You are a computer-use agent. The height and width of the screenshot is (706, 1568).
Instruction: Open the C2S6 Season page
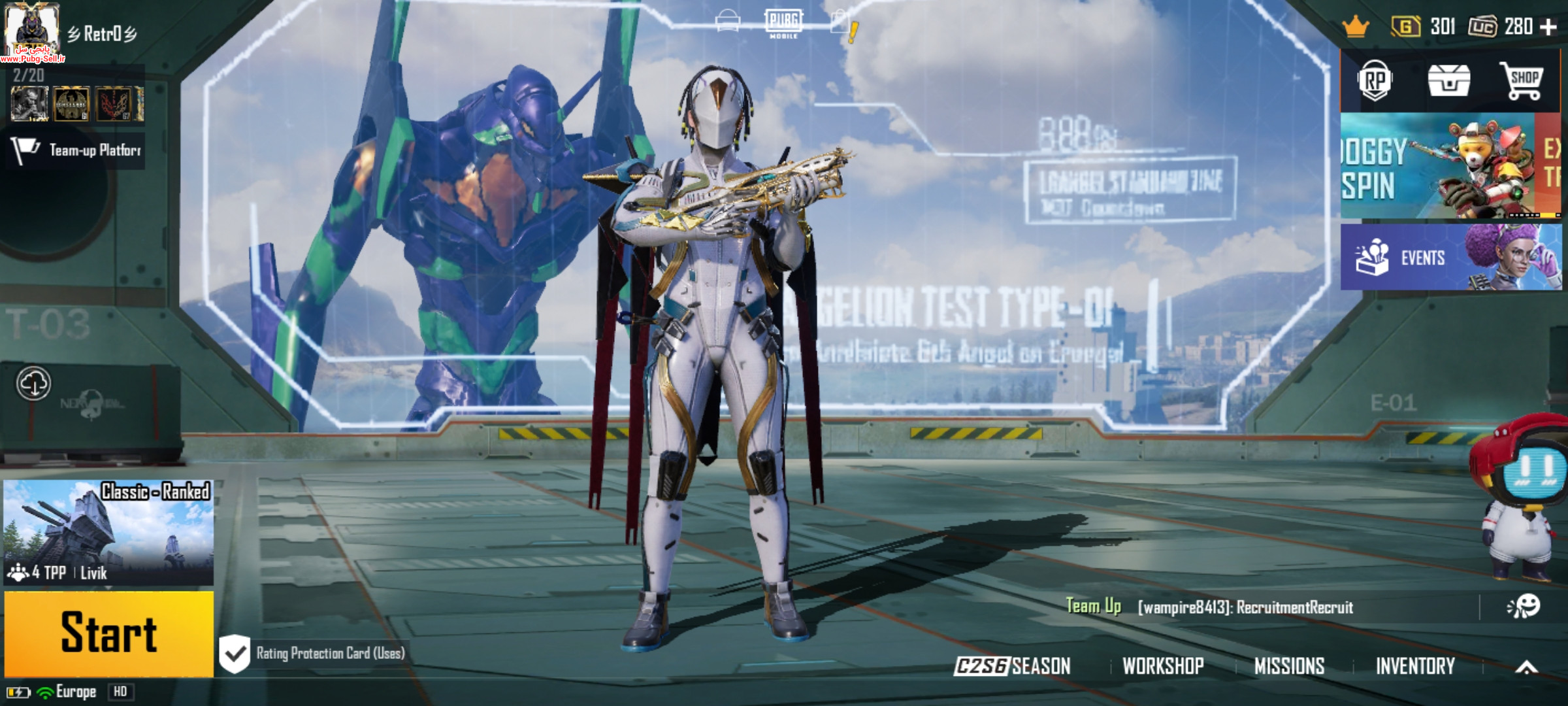(1012, 666)
